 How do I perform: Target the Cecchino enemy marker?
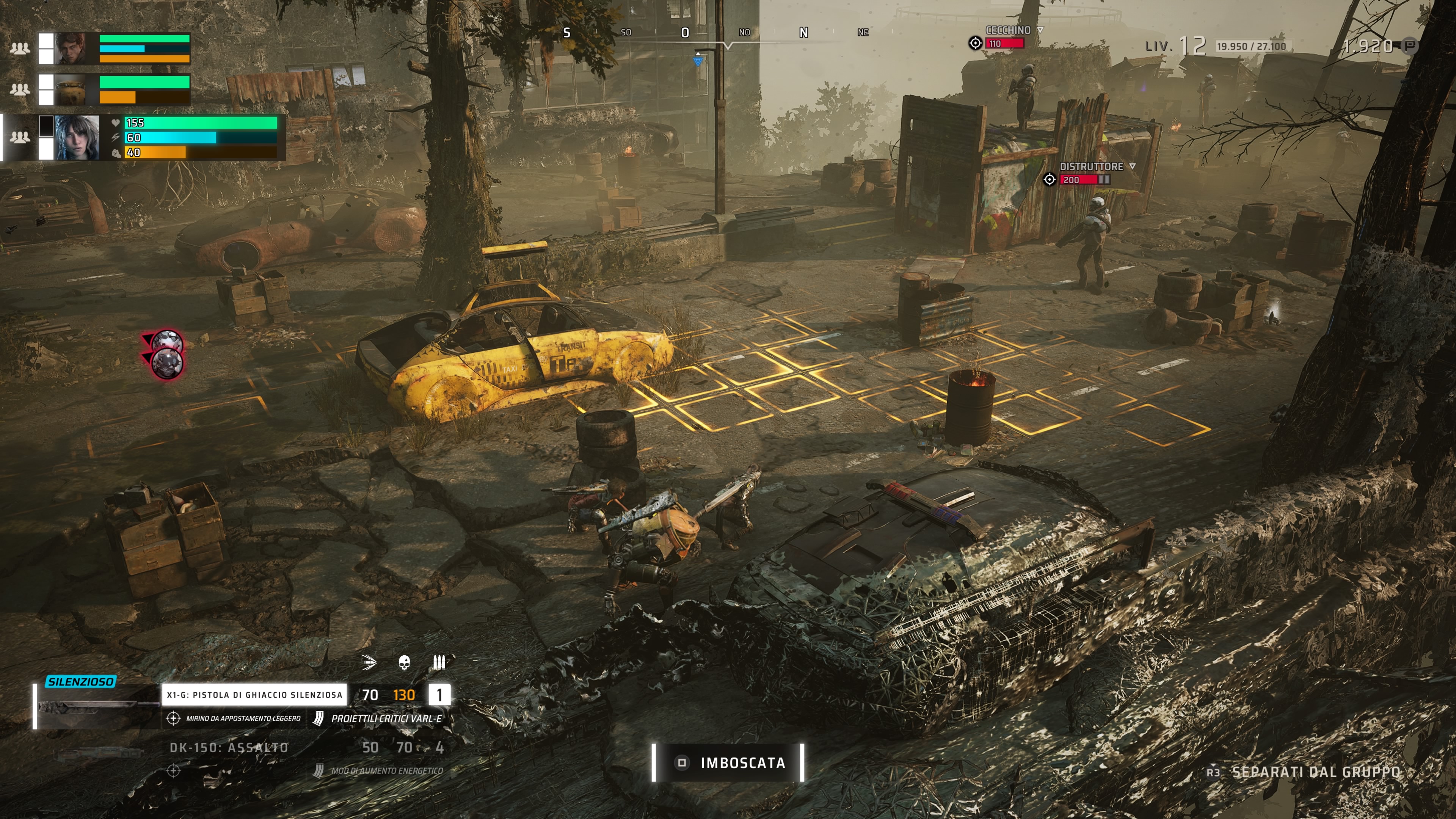tap(975, 43)
